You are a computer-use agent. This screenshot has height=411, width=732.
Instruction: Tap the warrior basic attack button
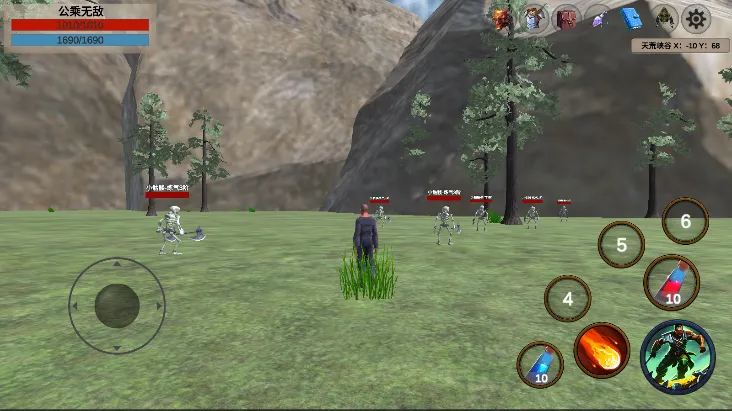click(x=678, y=357)
